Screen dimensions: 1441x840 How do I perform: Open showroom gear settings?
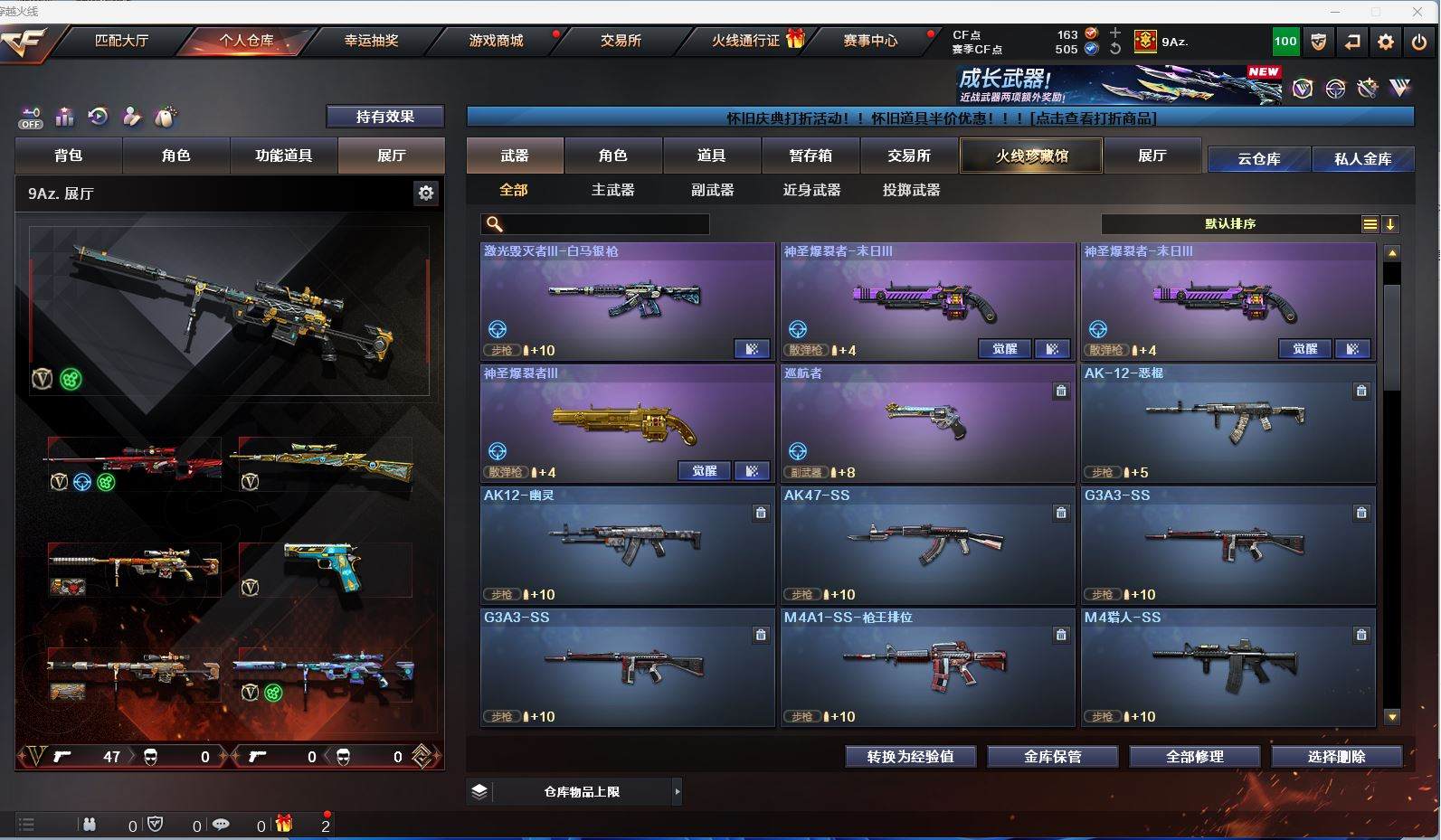click(425, 193)
